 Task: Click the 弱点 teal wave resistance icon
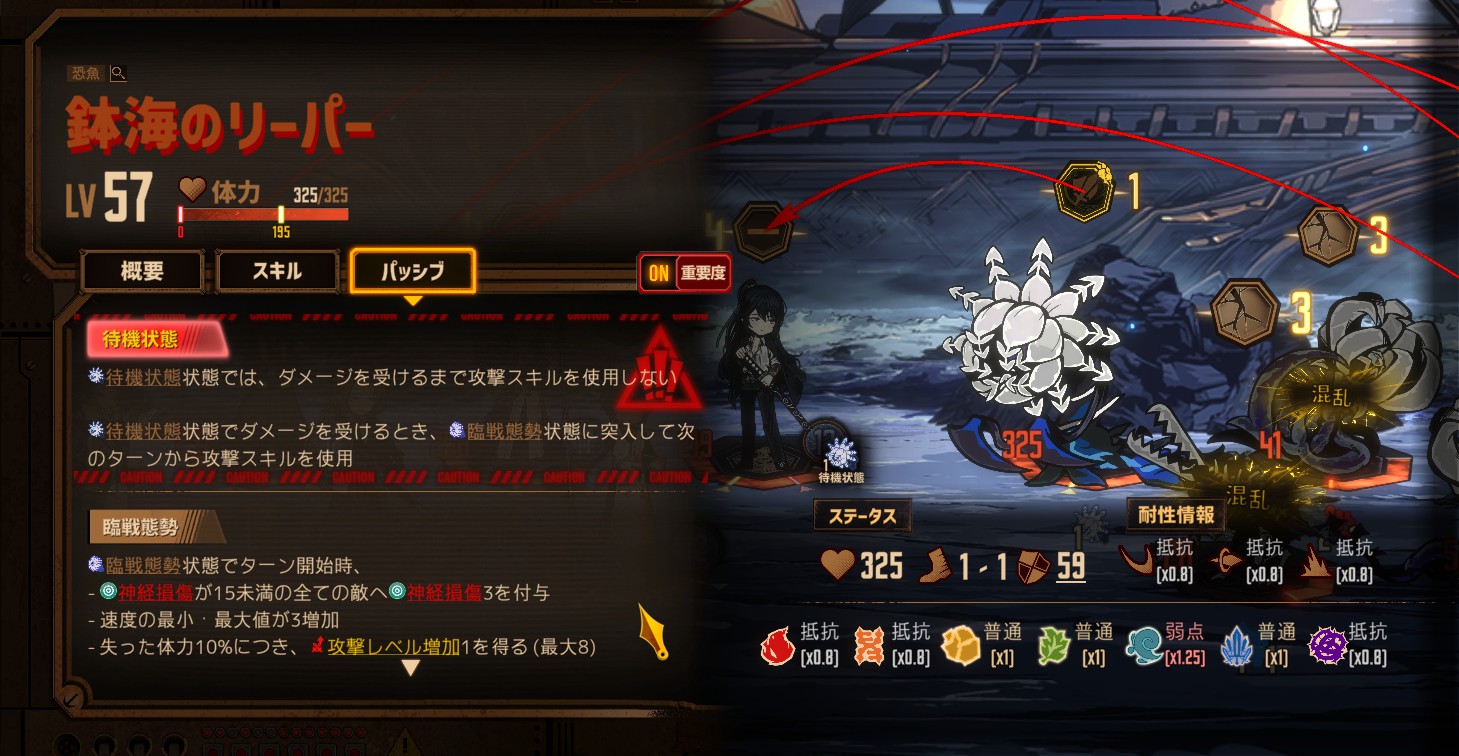pos(1143,646)
